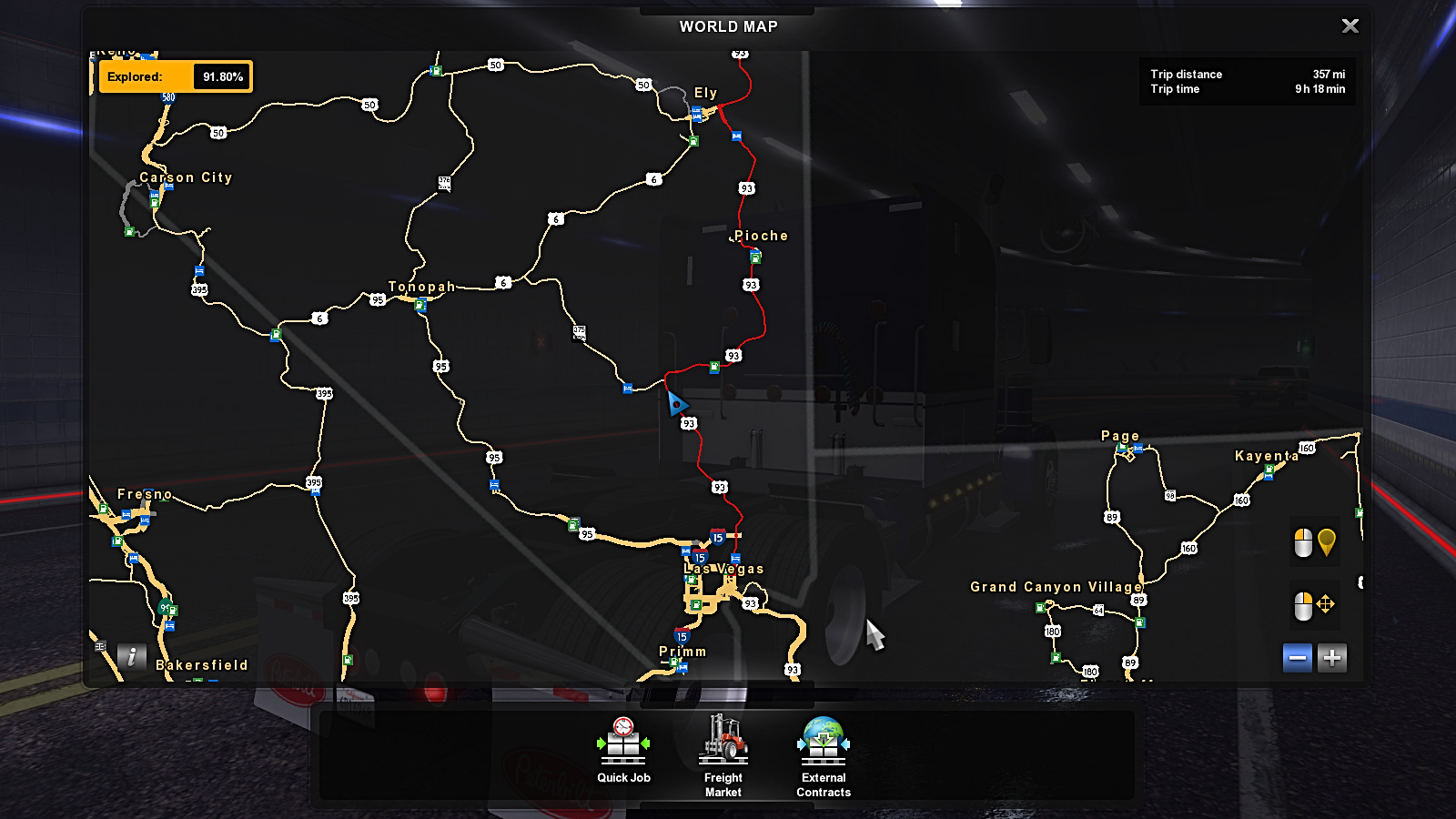Choose Carson City on the map

186,177
